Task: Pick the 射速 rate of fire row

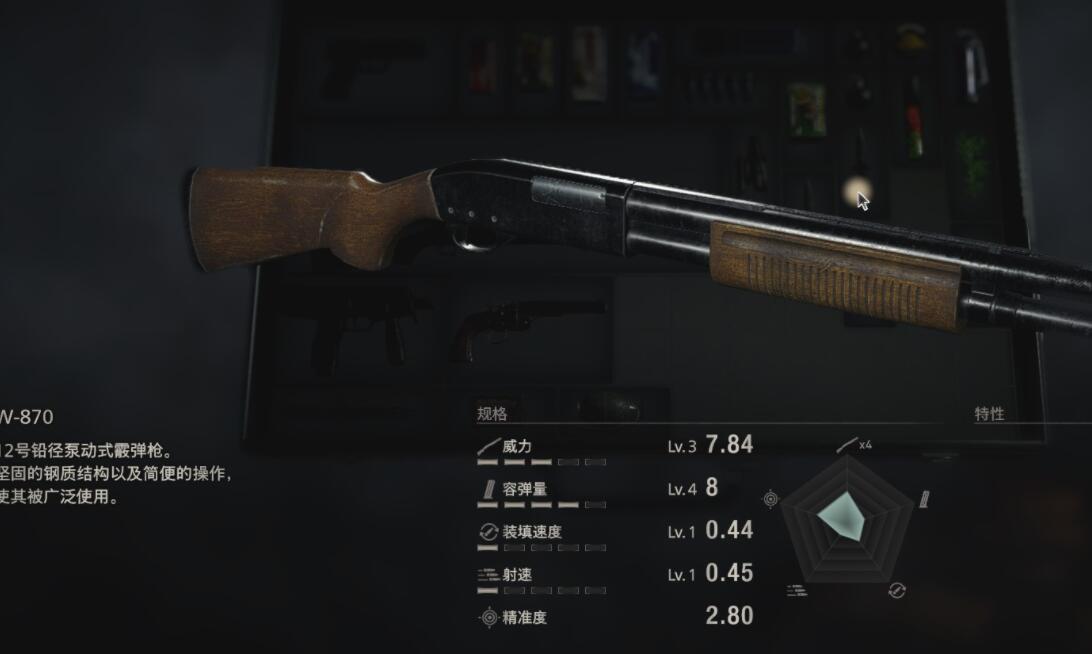Action: pos(517,575)
